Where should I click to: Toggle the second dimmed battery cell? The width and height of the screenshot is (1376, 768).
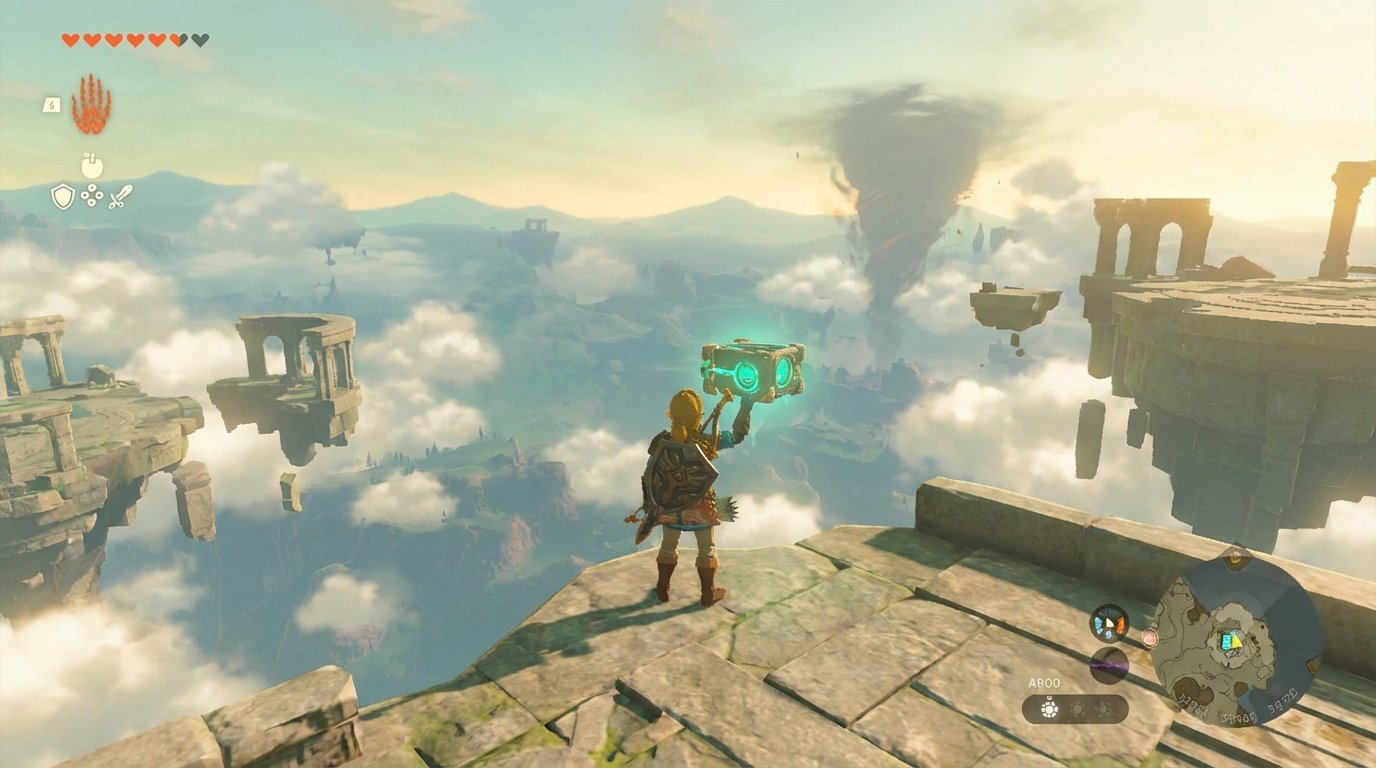(1077, 709)
